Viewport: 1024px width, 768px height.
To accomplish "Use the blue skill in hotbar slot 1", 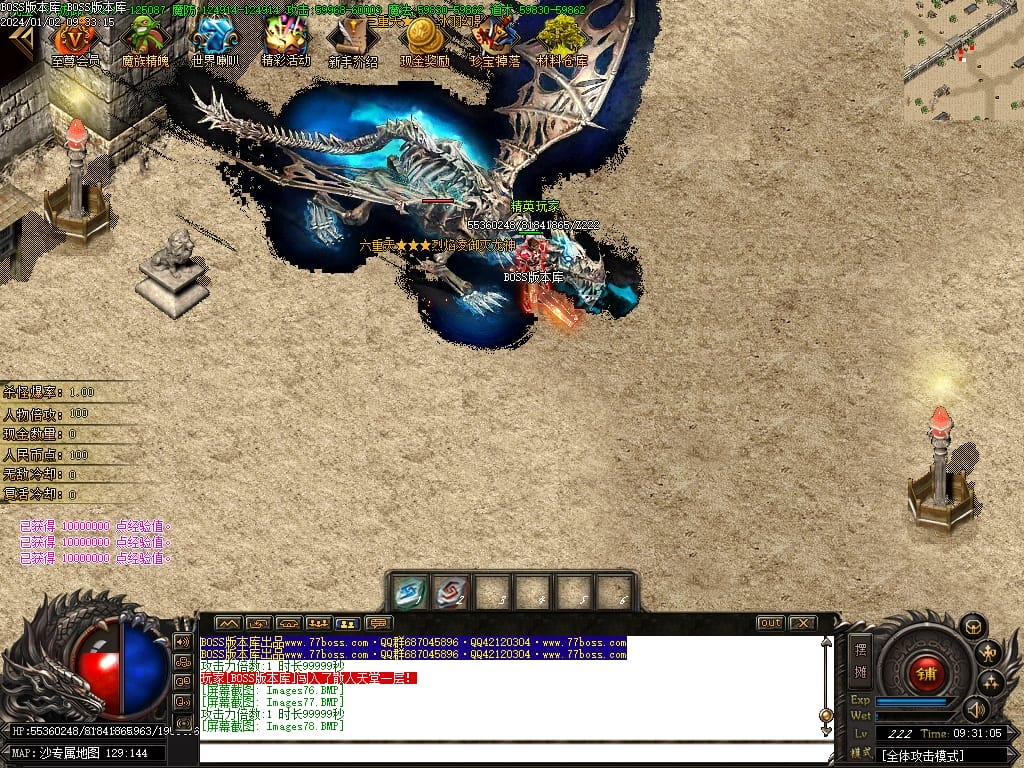I will (x=410, y=591).
